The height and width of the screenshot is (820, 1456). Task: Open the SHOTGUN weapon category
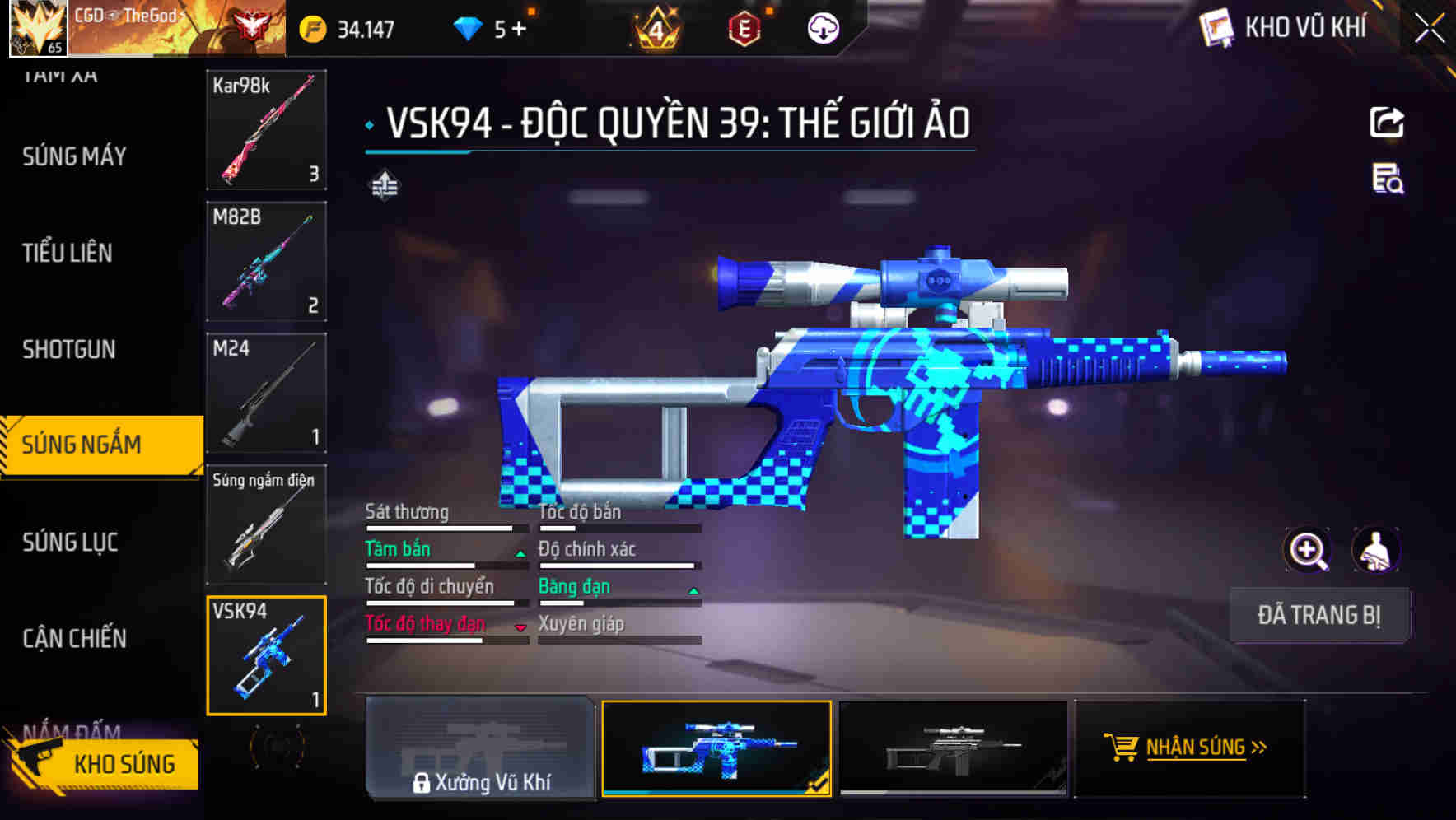click(x=68, y=350)
